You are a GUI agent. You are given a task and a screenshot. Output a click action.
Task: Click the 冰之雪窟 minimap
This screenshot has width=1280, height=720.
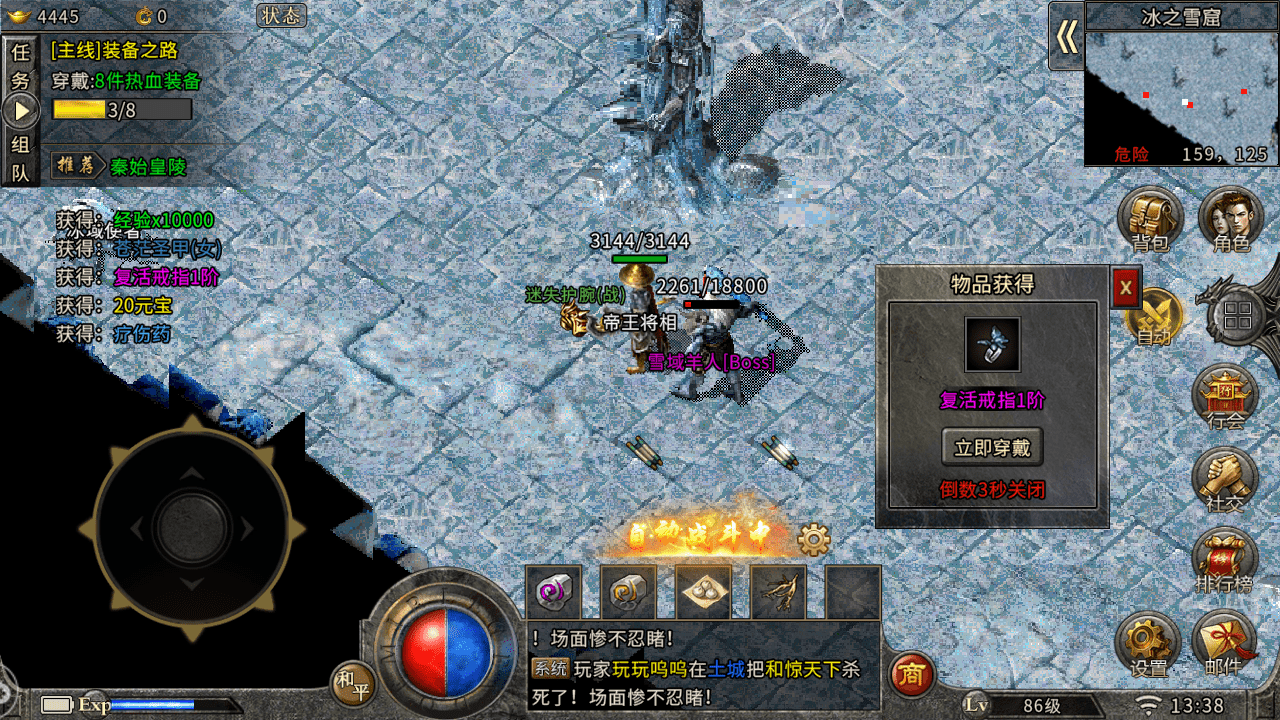[1182, 96]
